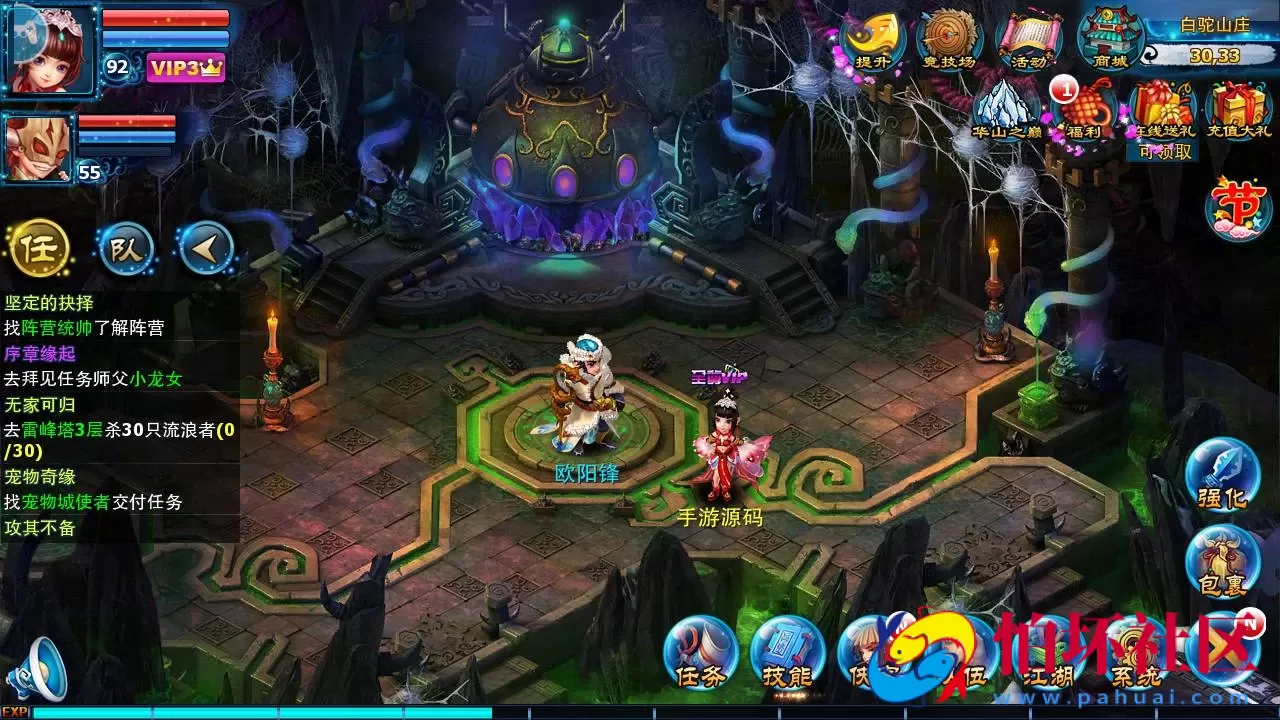Switch to the 队 team tab

point(126,248)
